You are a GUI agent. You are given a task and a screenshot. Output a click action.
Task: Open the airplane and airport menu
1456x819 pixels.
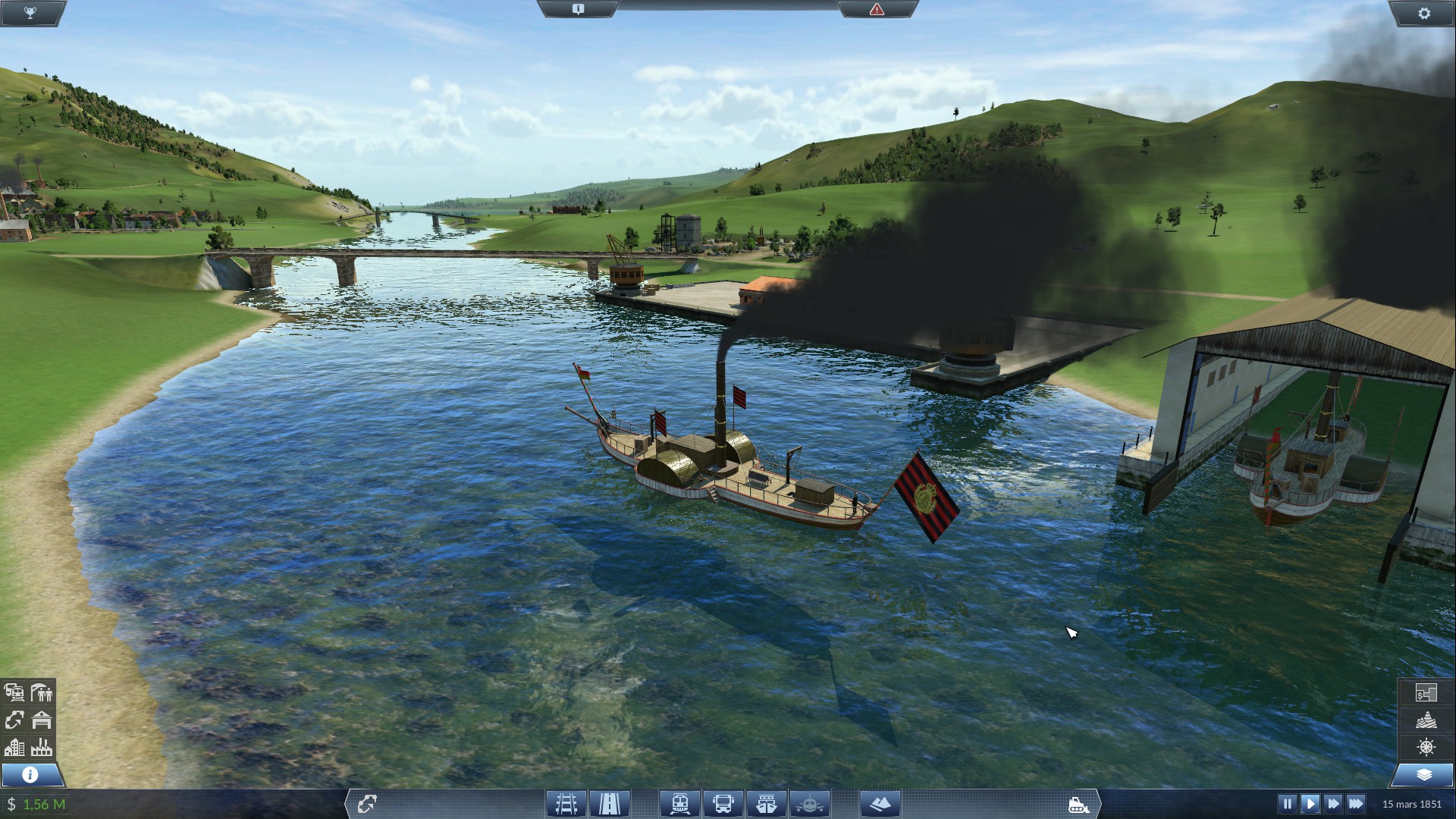[x=810, y=803]
